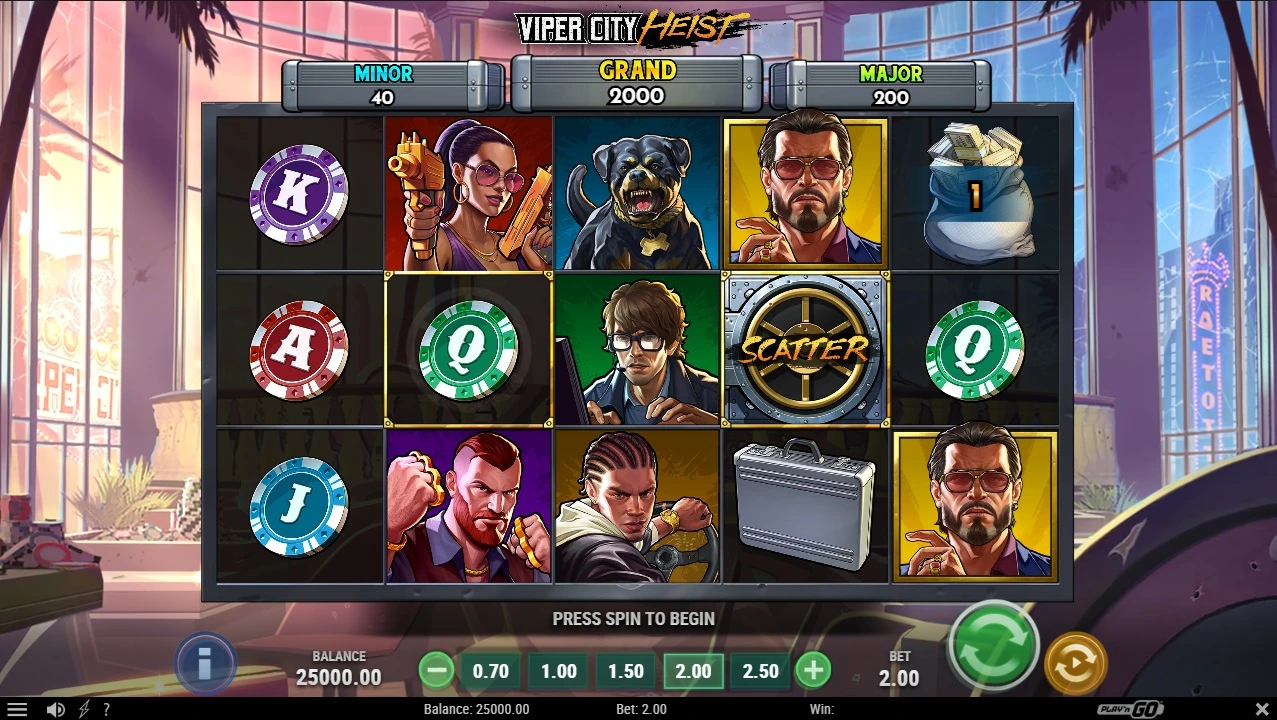
Task: Increase the bet with the plus button
Action: 813,670
